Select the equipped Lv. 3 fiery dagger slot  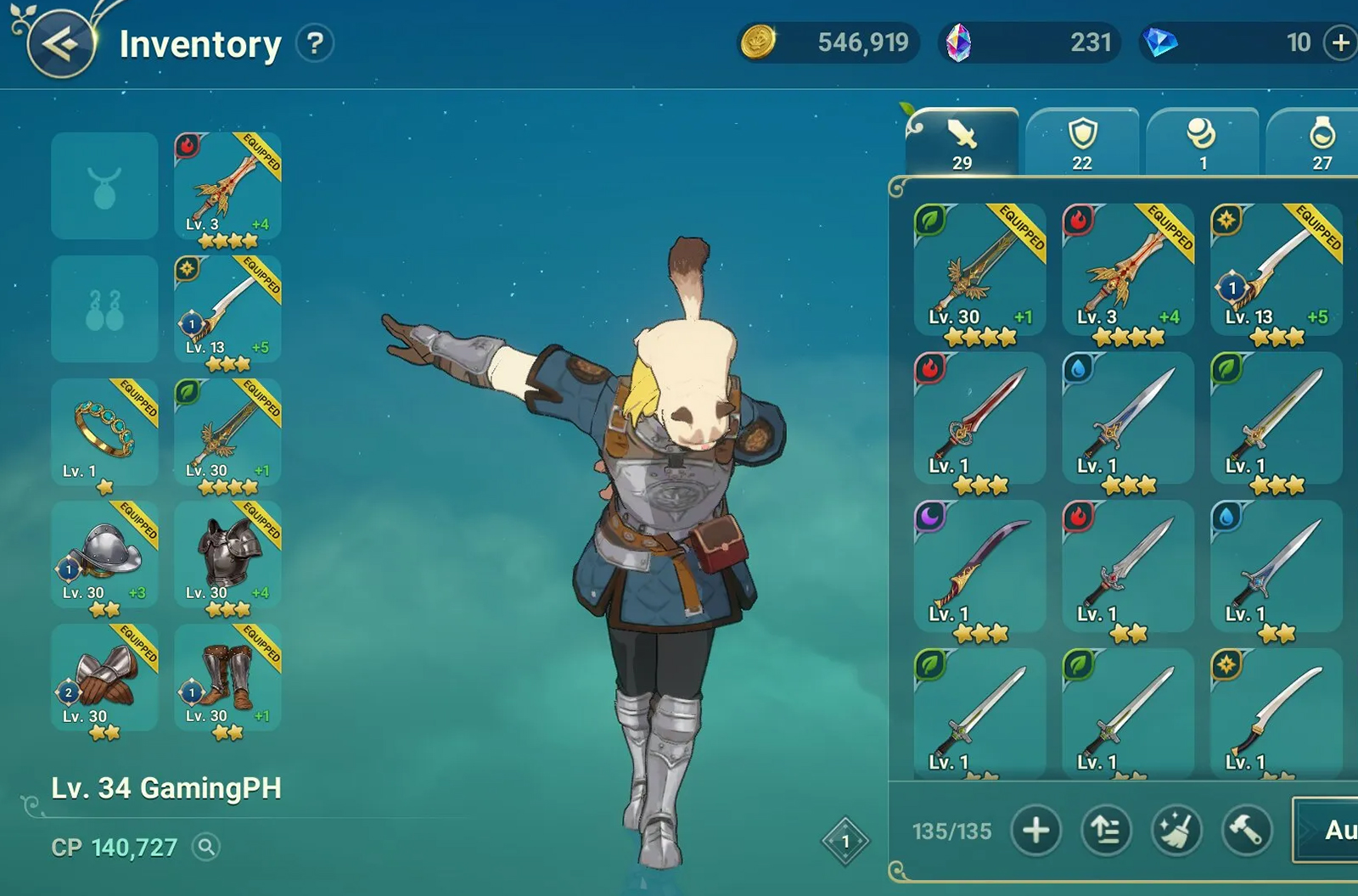click(226, 188)
